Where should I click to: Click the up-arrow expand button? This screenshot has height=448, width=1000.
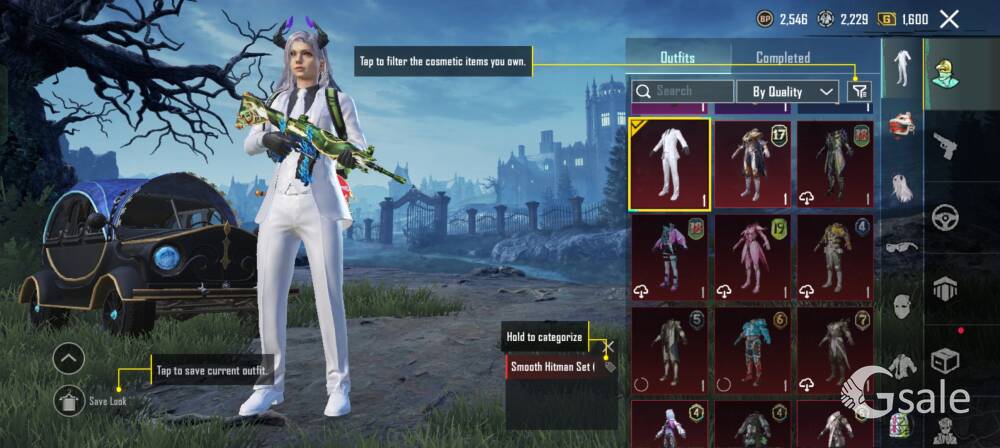(69, 357)
